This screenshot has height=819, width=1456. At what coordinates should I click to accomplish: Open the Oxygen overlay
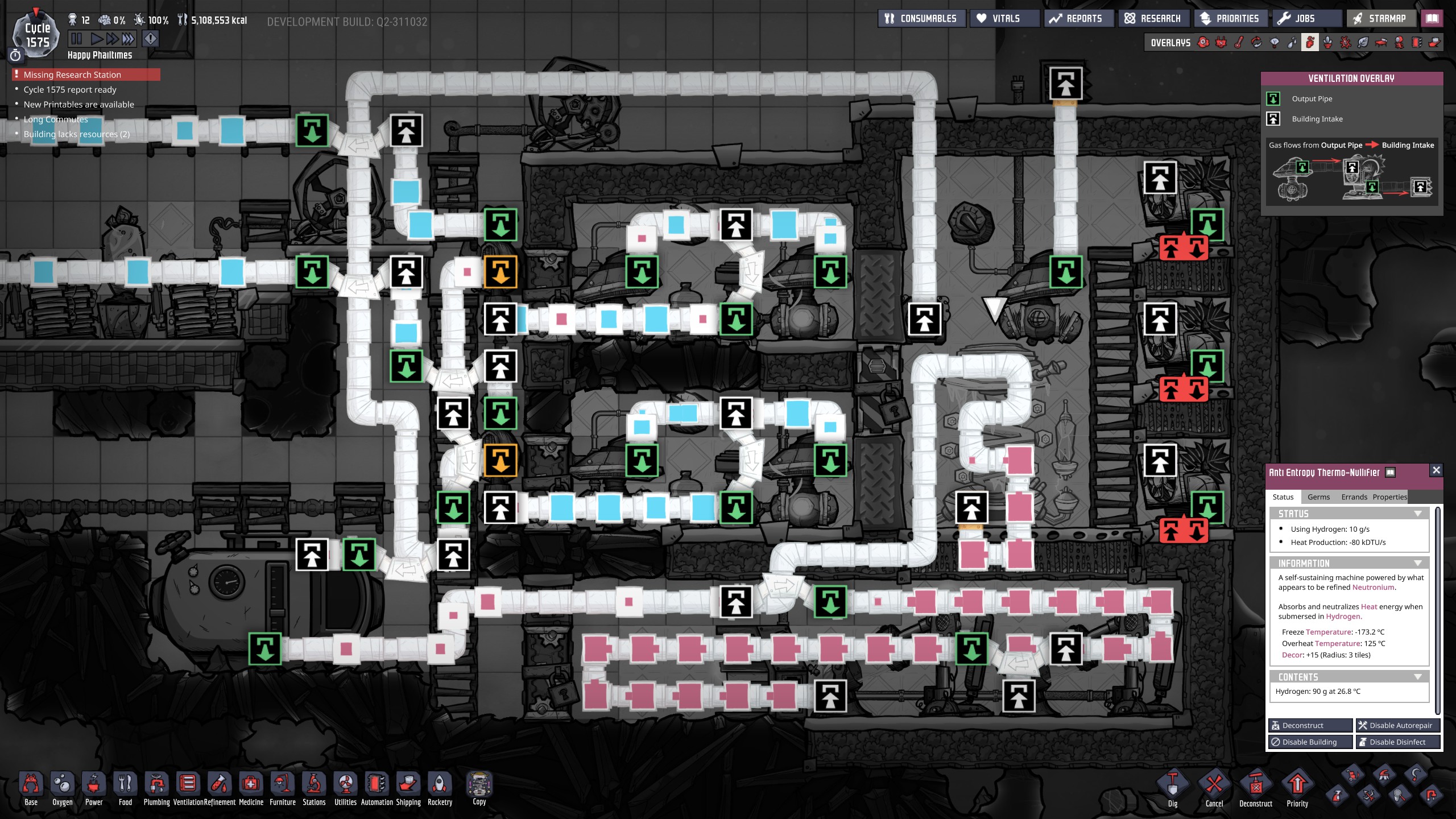[1203, 42]
